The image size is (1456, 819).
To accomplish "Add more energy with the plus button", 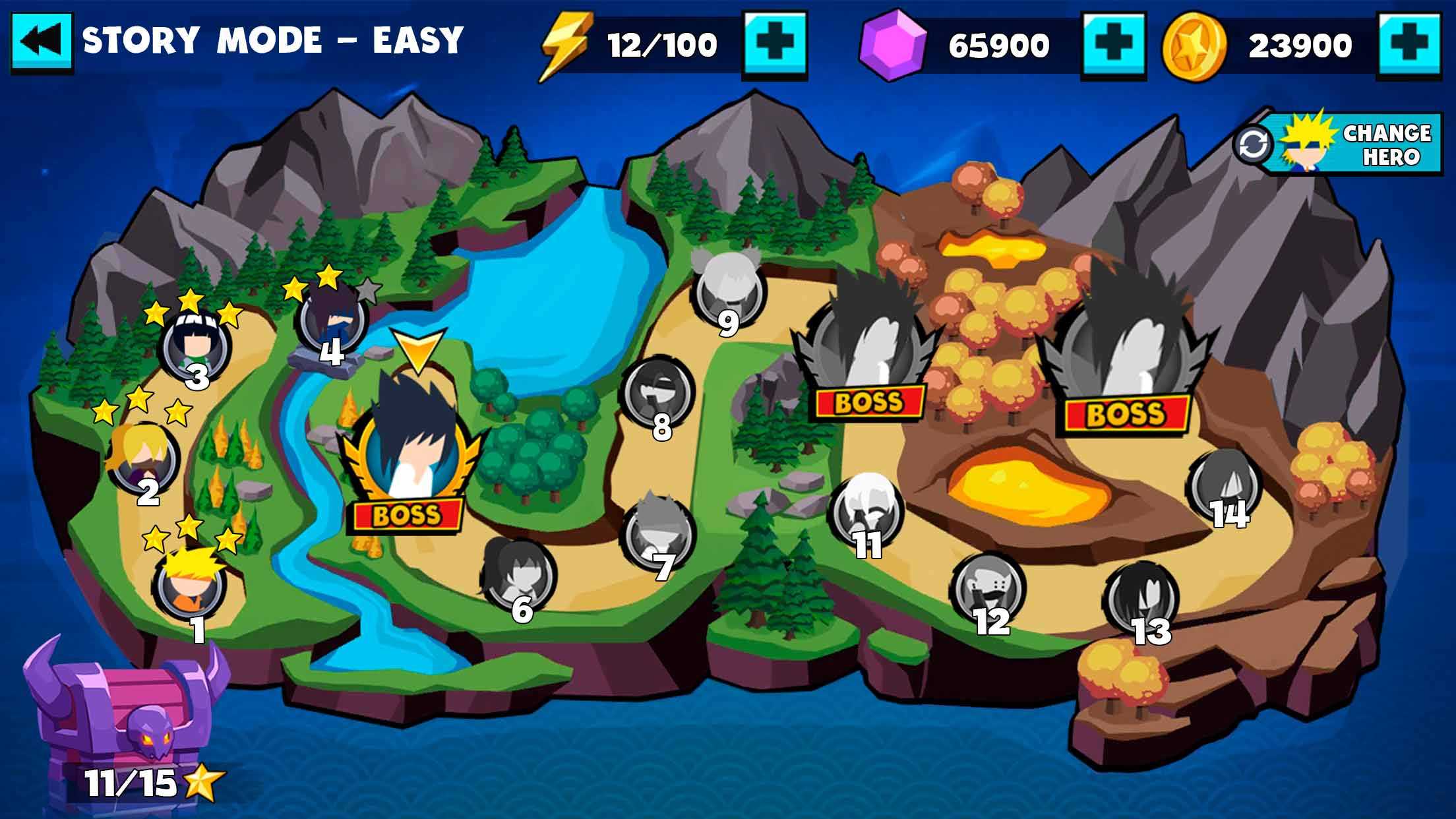I will coord(775,45).
